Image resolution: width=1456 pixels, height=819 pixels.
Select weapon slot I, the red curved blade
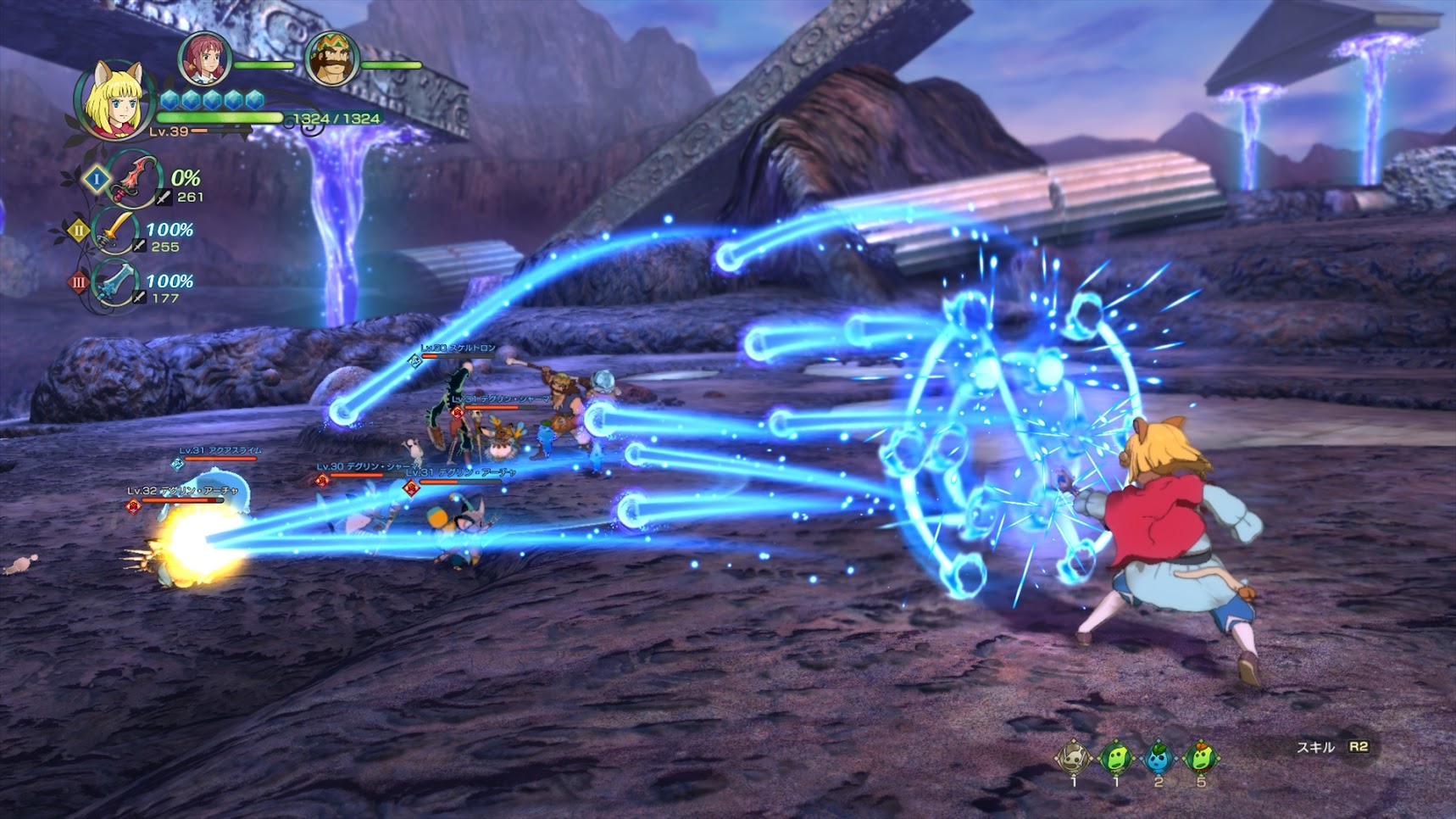click(x=133, y=178)
